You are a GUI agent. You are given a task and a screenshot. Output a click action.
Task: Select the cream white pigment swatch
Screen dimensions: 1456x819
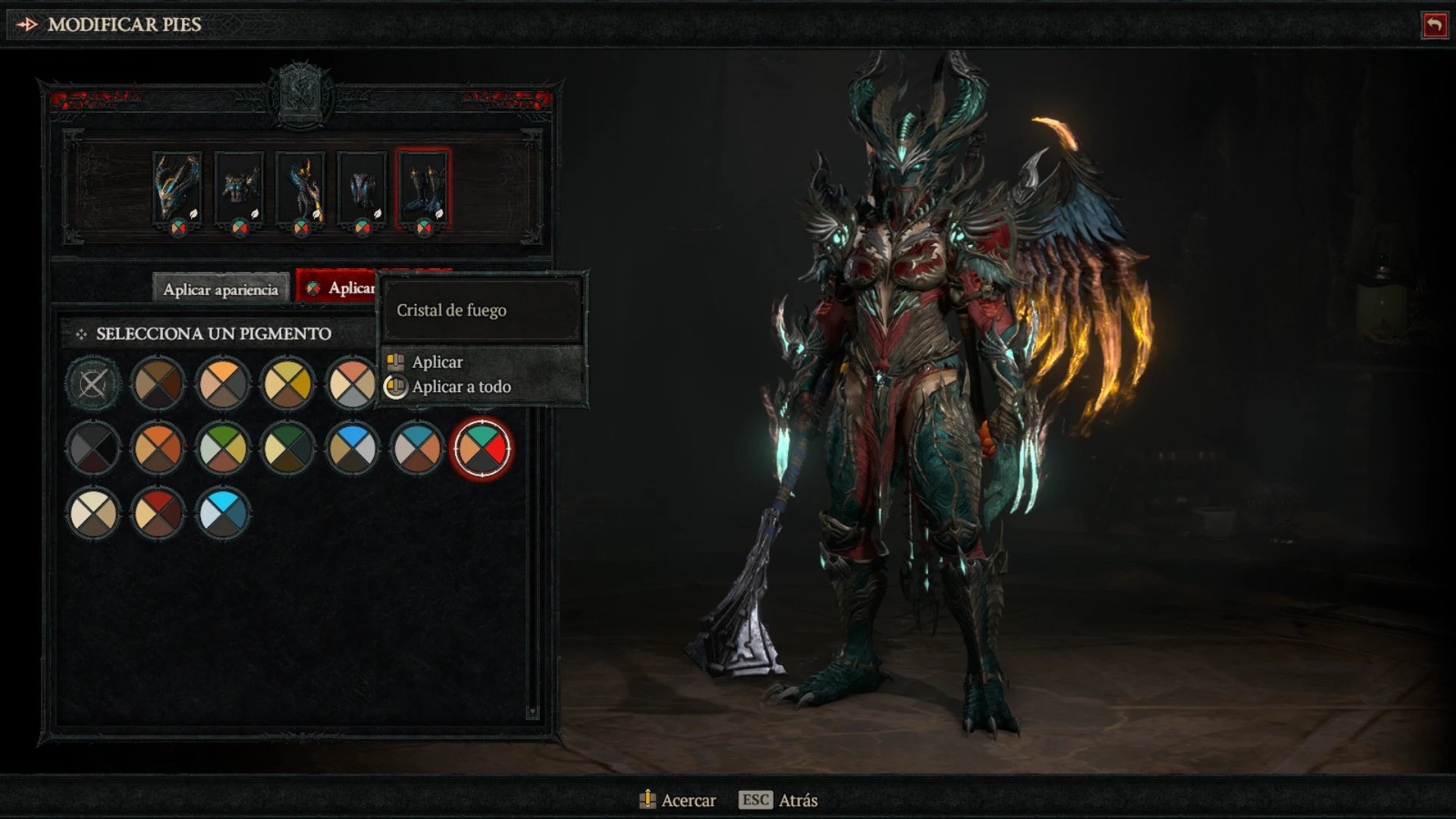point(93,514)
